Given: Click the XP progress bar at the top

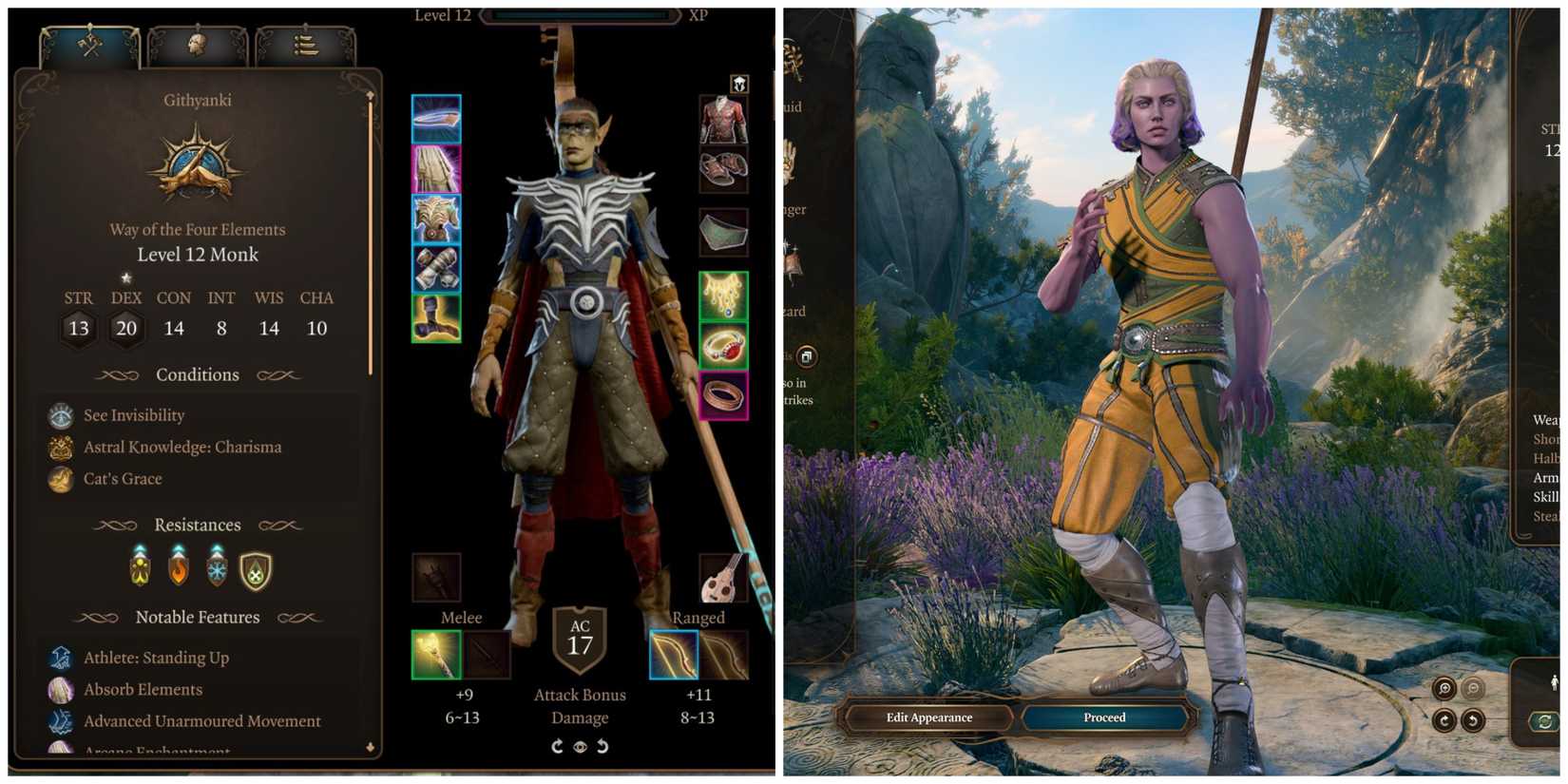Looking at the screenshot, I should point(580,15).
